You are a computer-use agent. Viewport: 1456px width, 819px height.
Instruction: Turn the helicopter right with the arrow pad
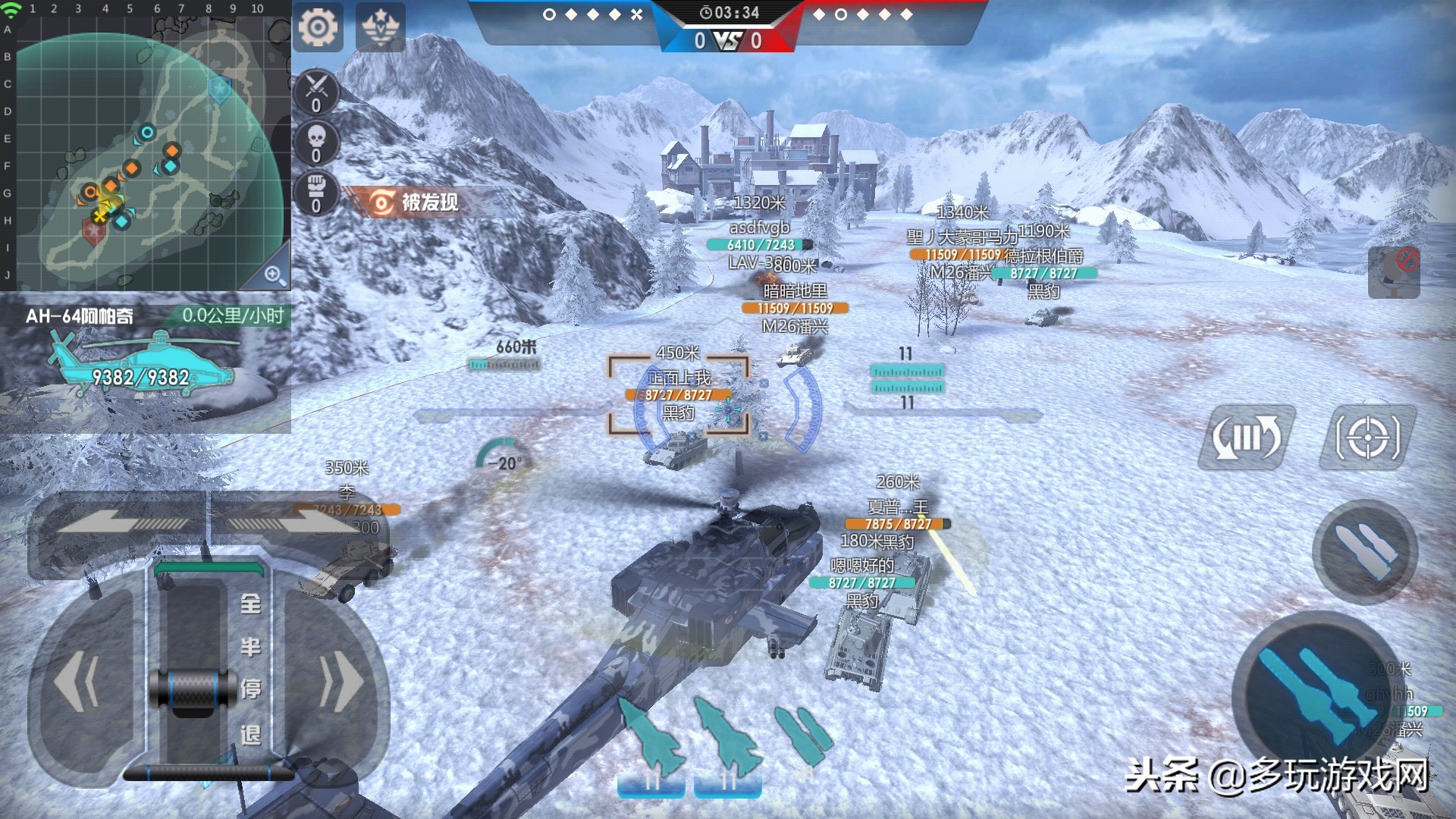(x=341, y=682)
